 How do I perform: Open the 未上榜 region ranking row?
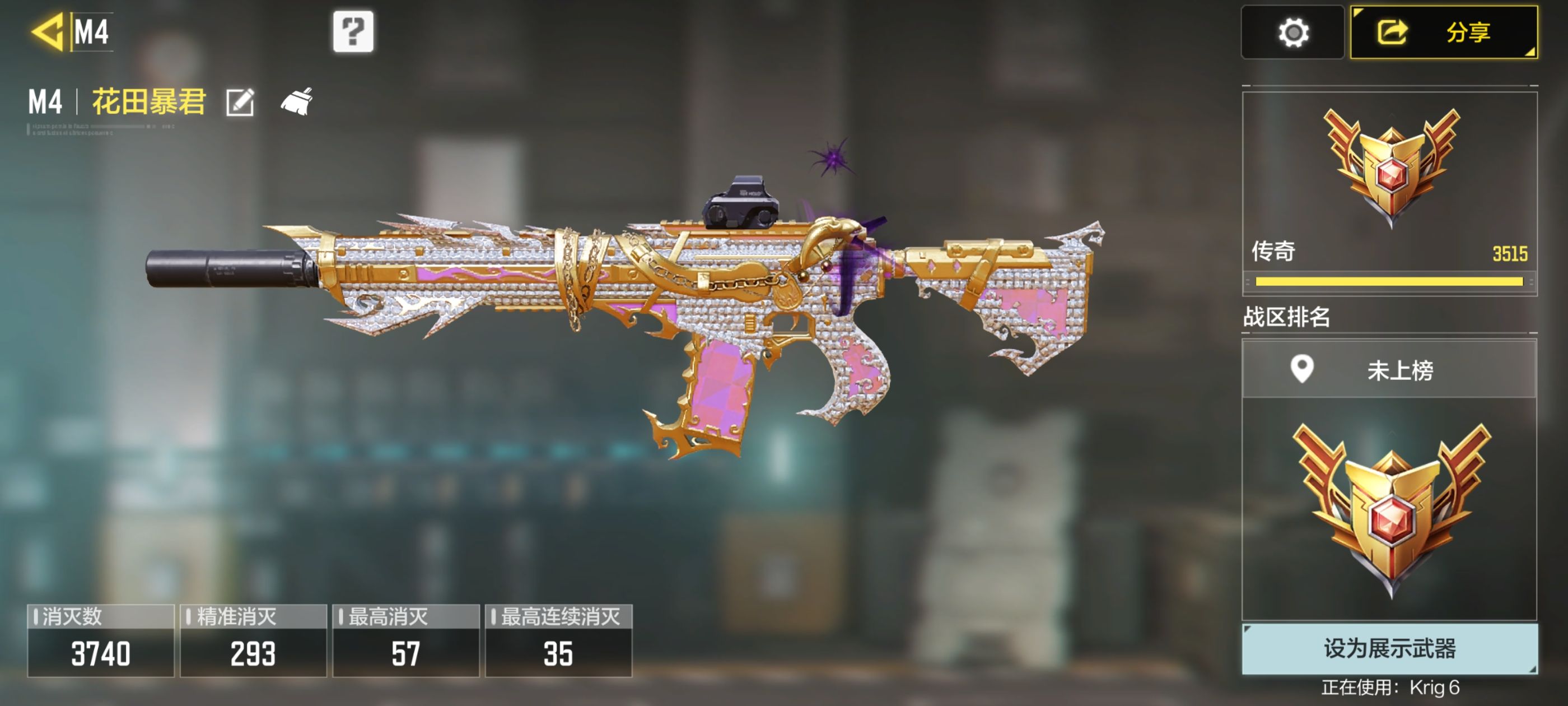point(1389,370)
